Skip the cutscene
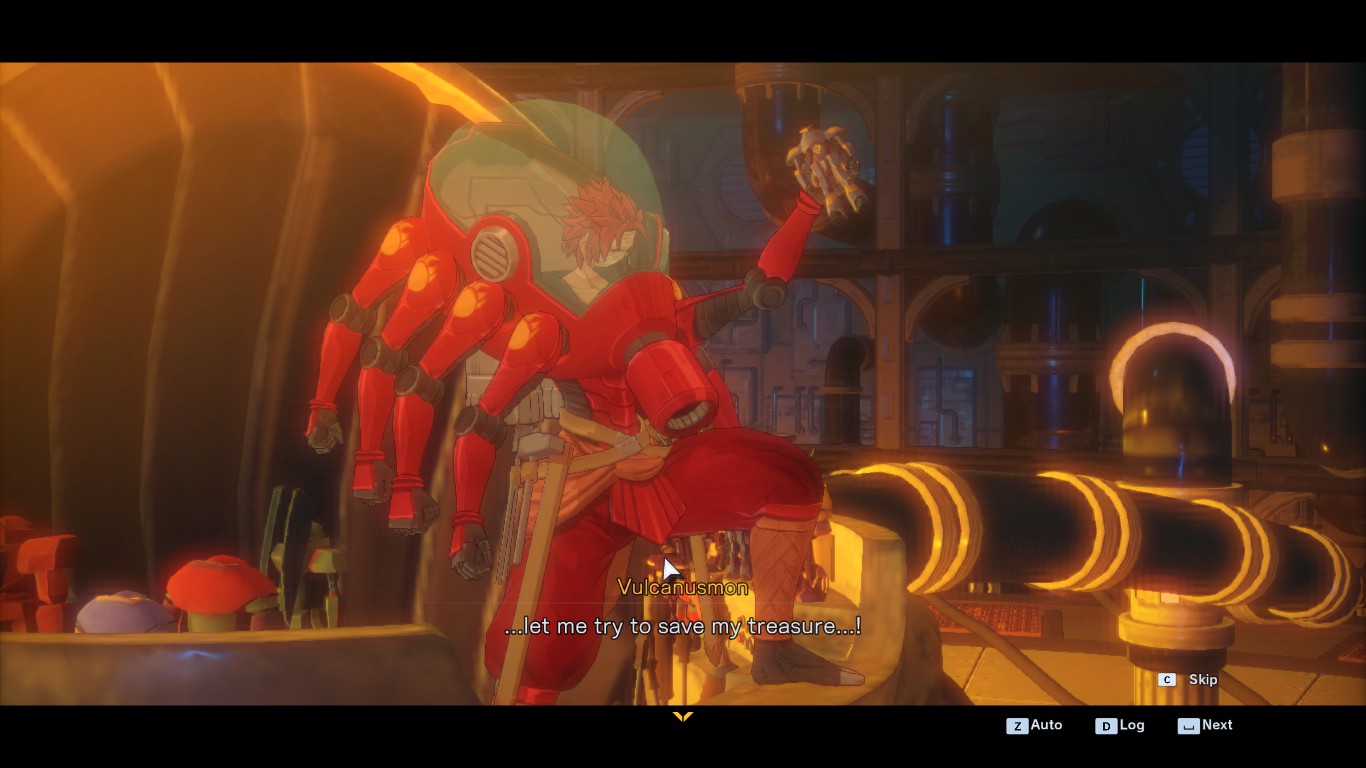The image size is (1366, 768). pyautogui.click(x=1189, y=680)
